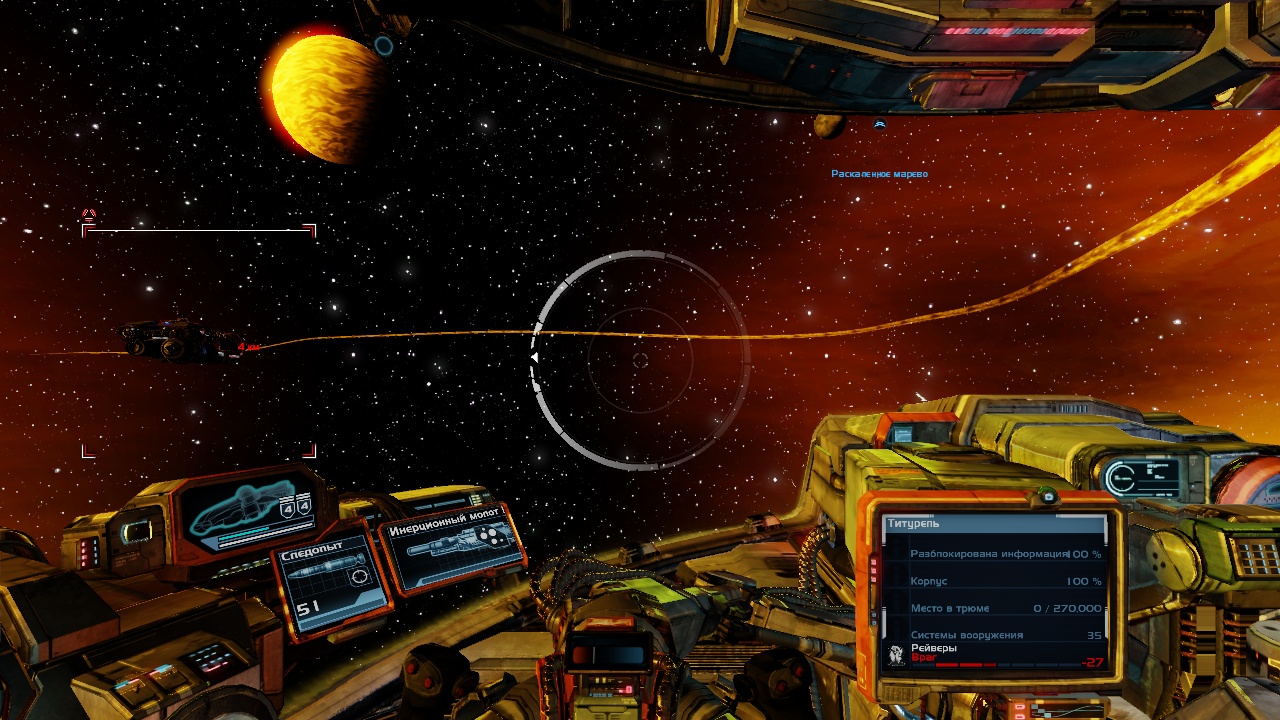Click the Раскаленное марево zone label

click(879, 174)
